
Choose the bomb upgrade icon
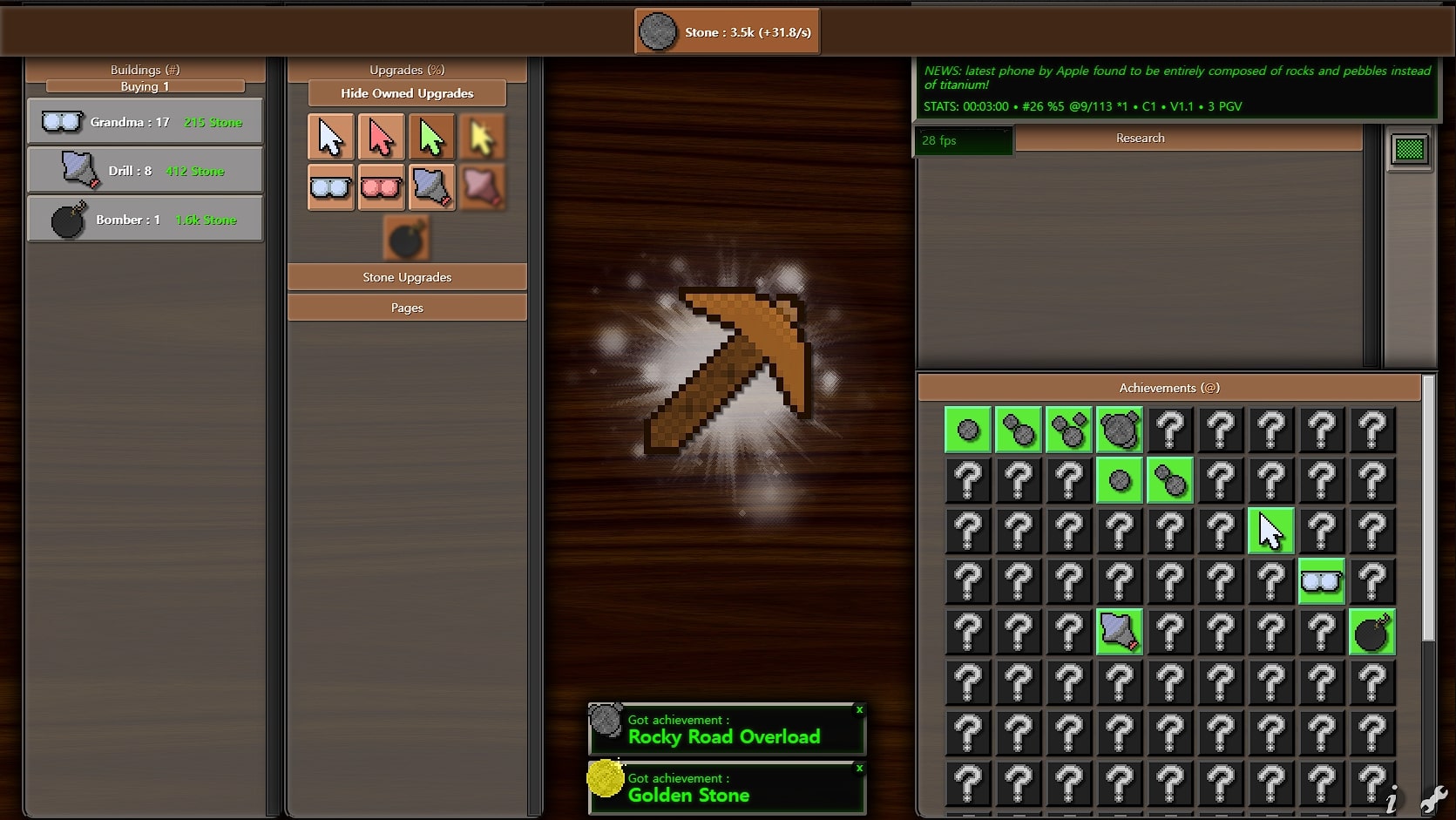pyautogui.click(x=406, y=239)
